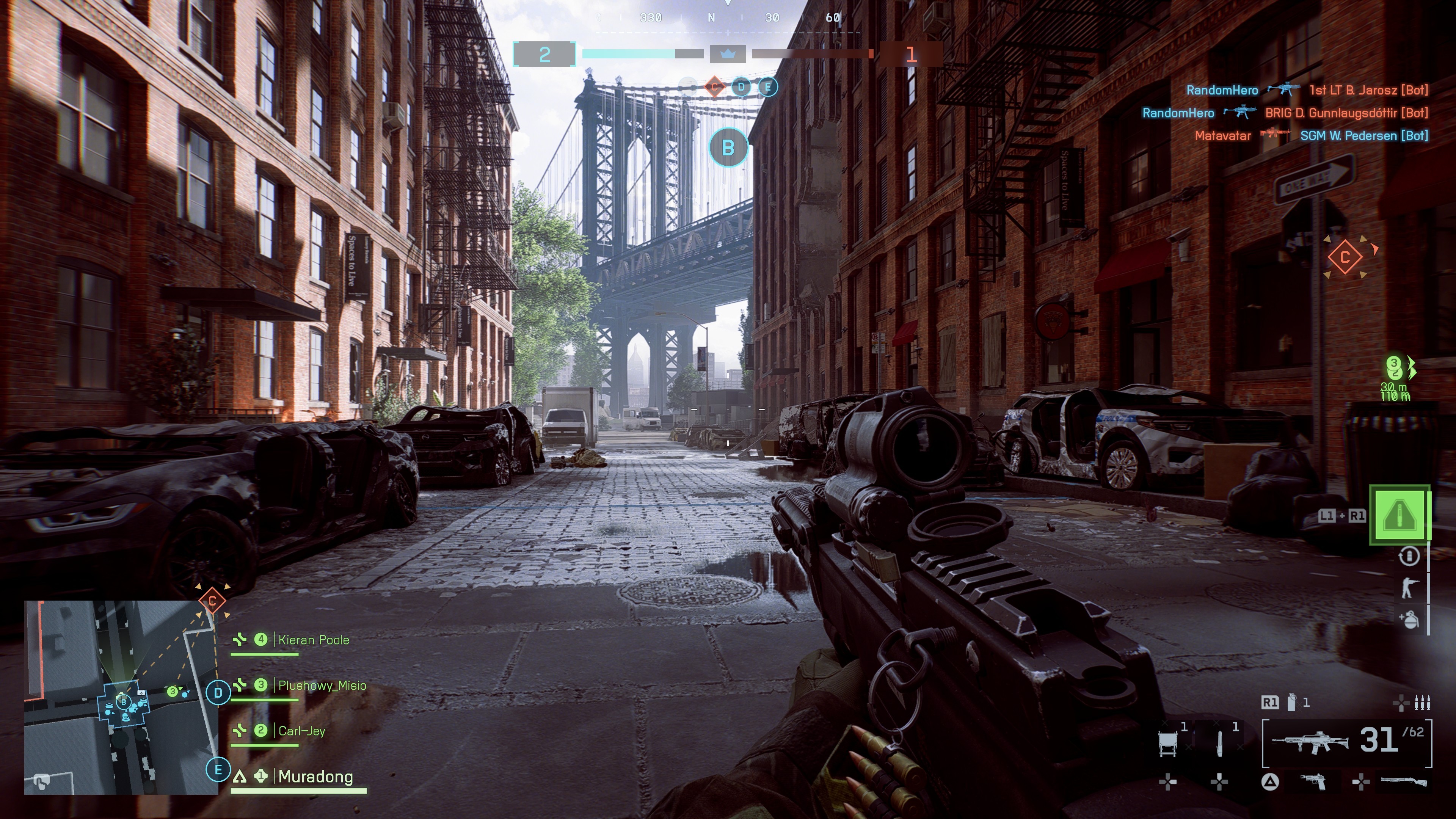Image resolution: width=1456 pixels, height=819 pixels.
Task: Click the compass heading strip
Action: (x=728, y=18)
